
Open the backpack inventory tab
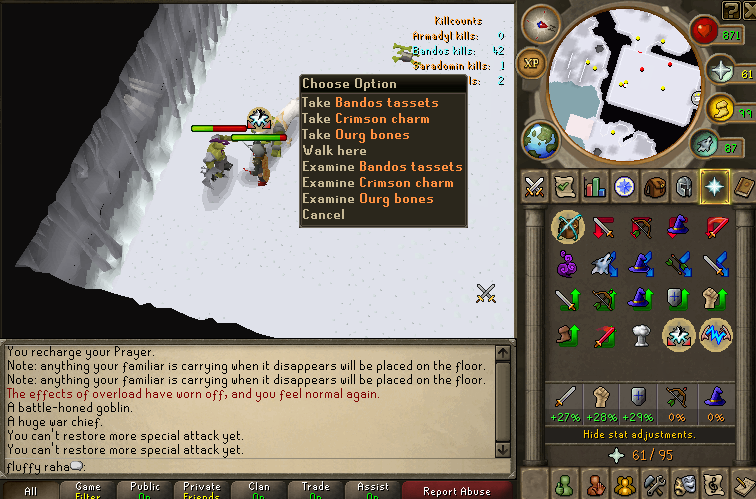[x=654, y=187]
